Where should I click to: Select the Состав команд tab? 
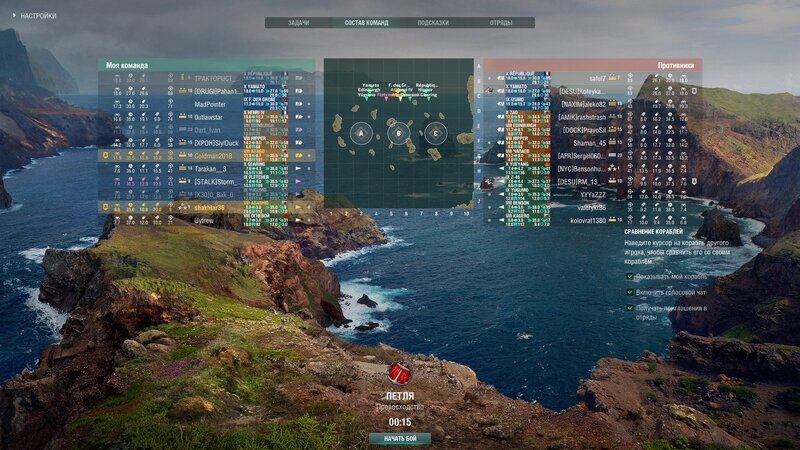(366, 22)
